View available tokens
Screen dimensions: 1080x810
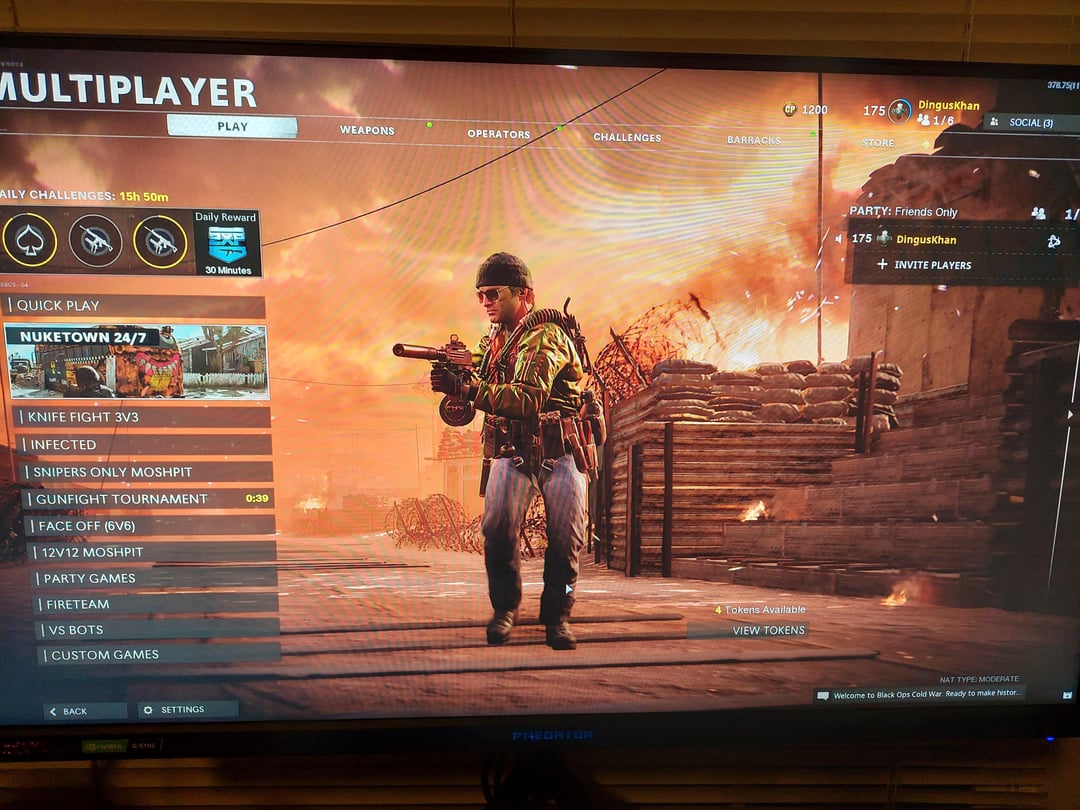(x=767, y=630)
